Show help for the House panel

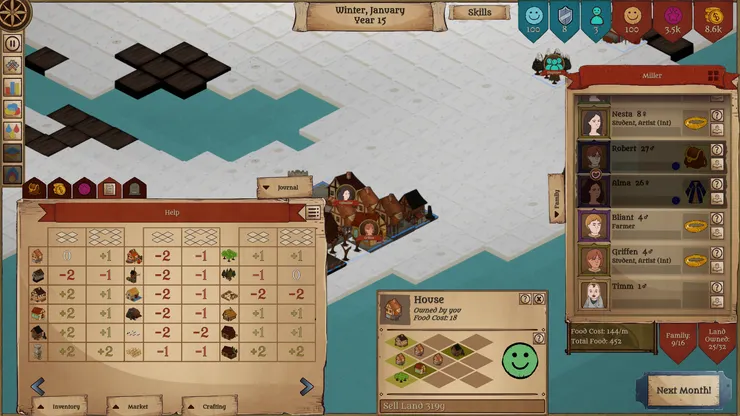click(525, 299)
